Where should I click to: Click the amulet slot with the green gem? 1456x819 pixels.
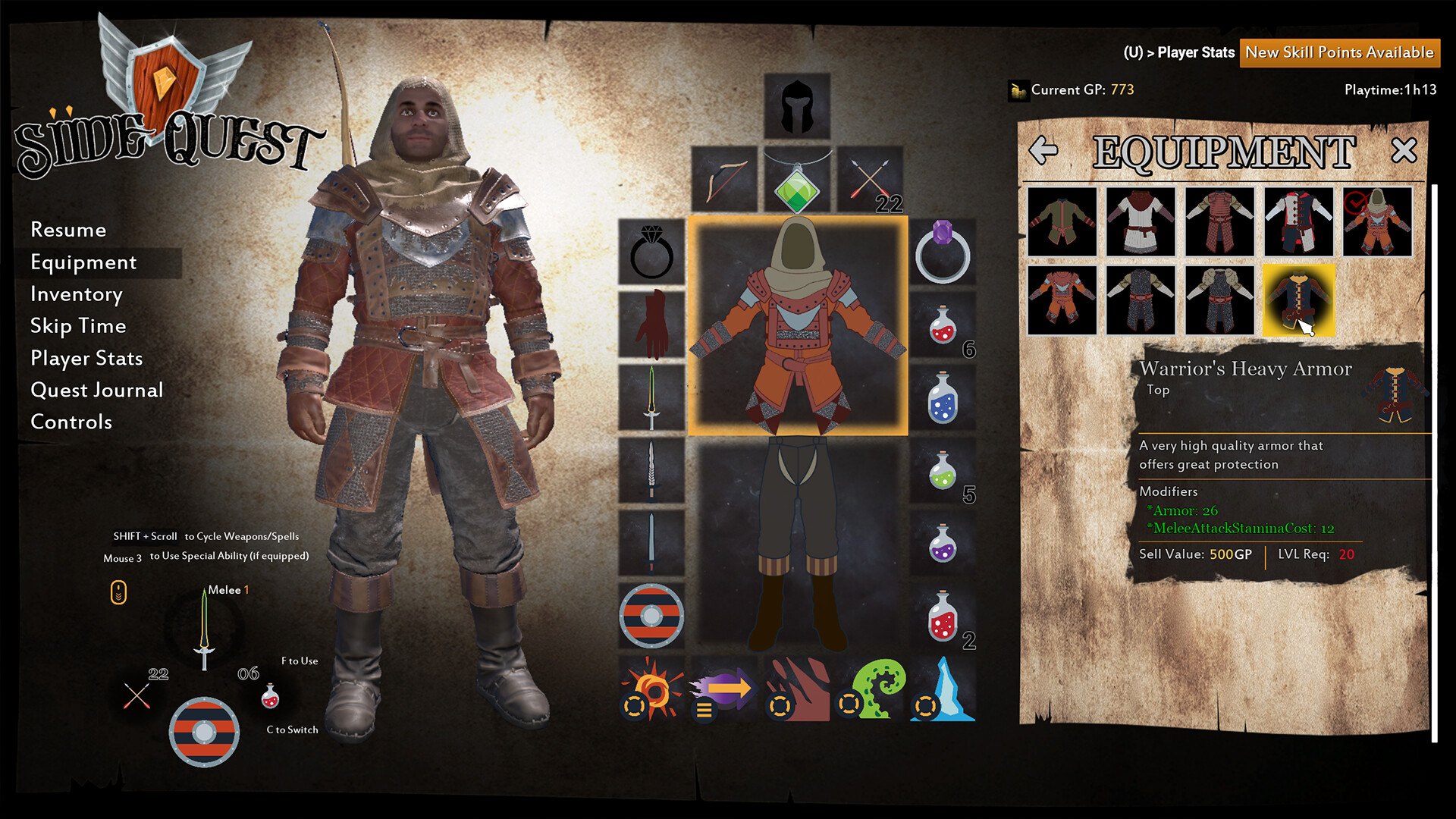click(x=797, y=180)
